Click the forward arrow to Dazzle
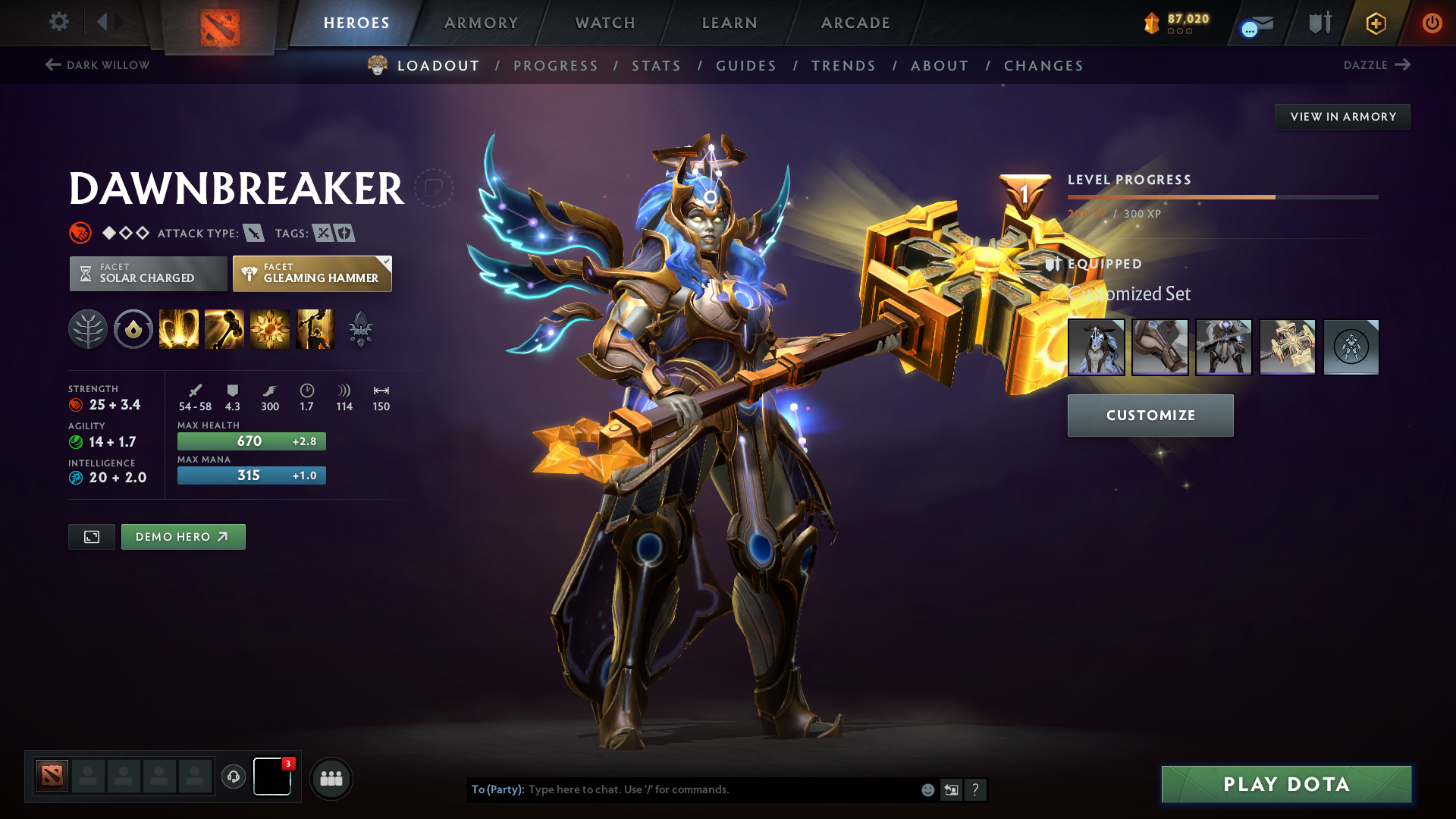 click(1404, 65)
